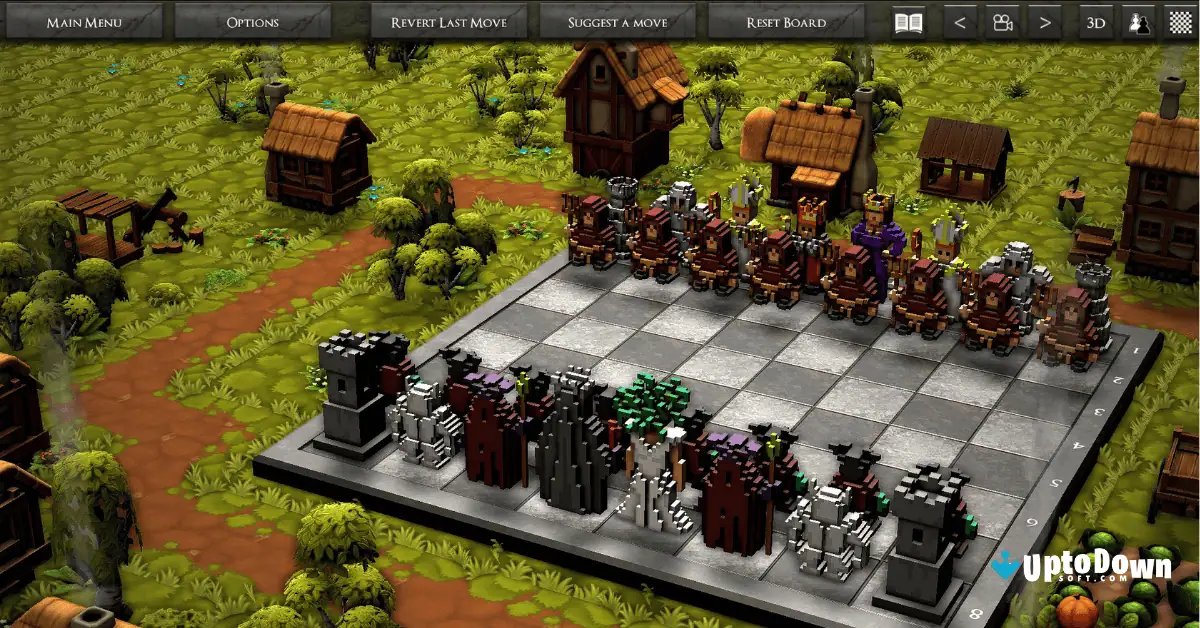Open the Main Menu
Image resolution: width=1200 pixels, height=628 pixels.
(83, 21)
